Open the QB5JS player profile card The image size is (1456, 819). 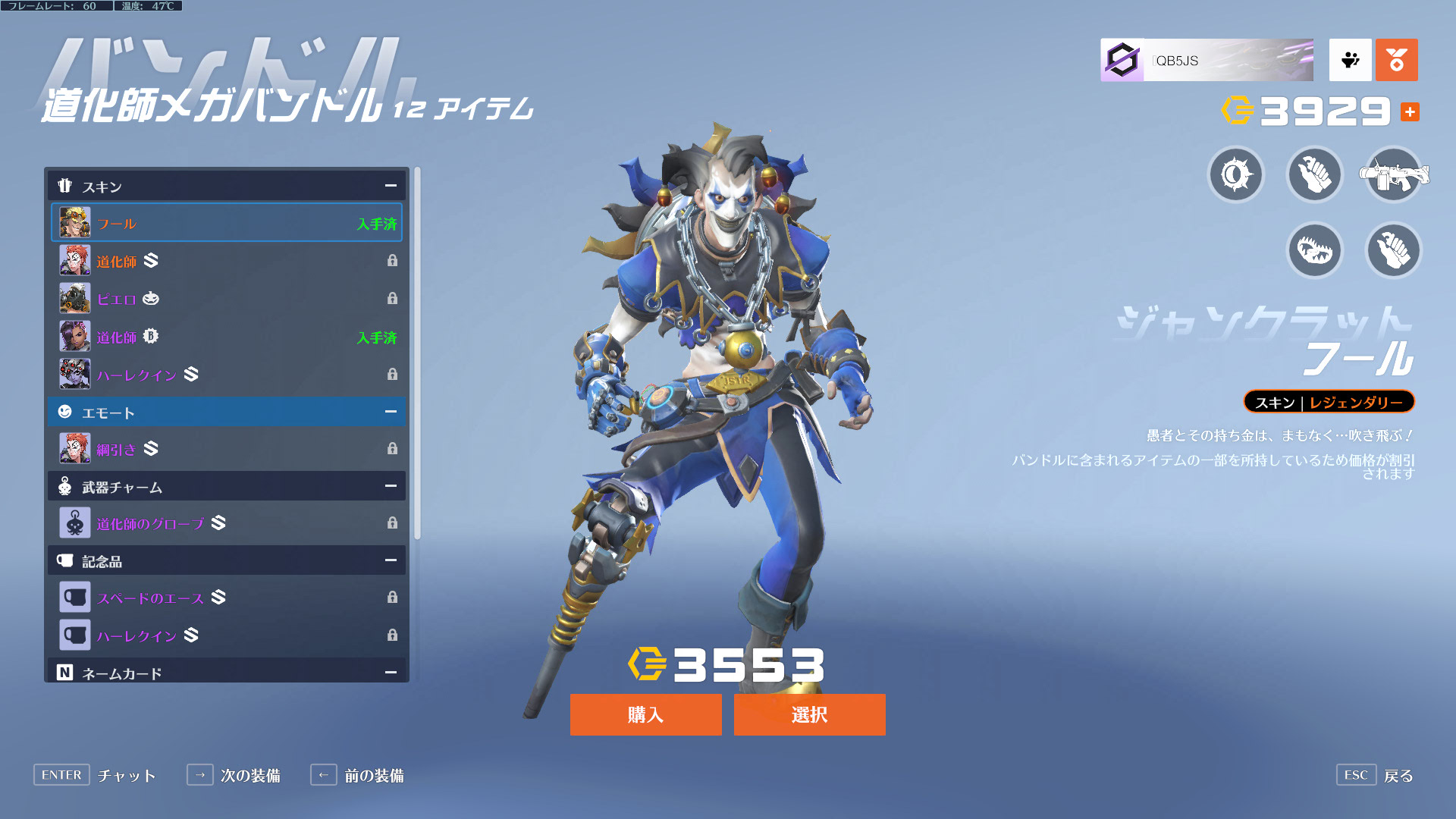coord(1207,60)
